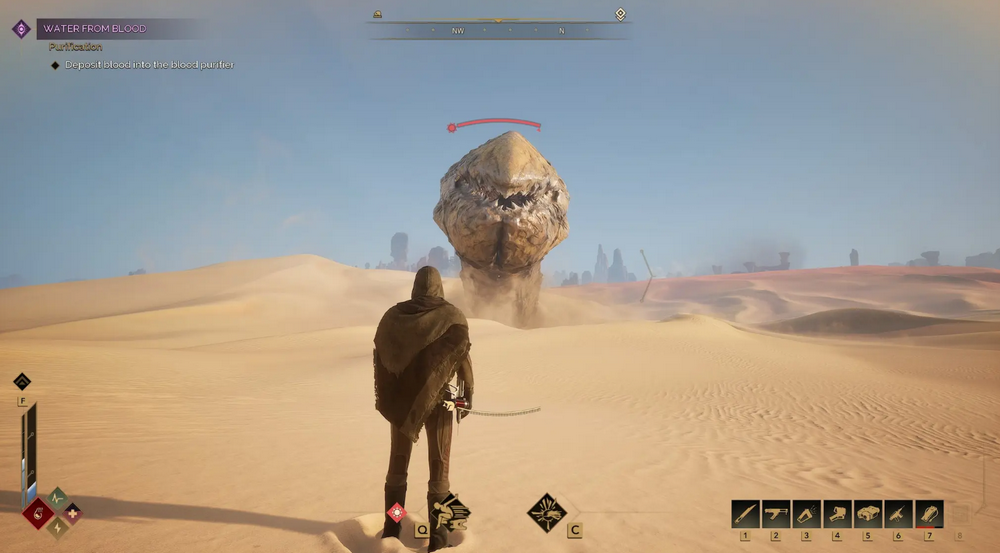This screenshot has height=553, width=1000.
Task: Equip the cutting tool with the thin beam
Action: pyautogui.click(x=898, y=514)
